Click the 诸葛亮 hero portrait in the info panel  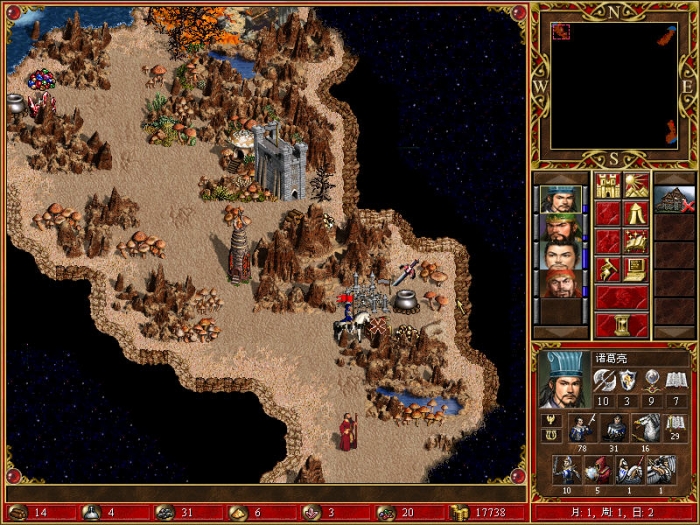[561, 378]
